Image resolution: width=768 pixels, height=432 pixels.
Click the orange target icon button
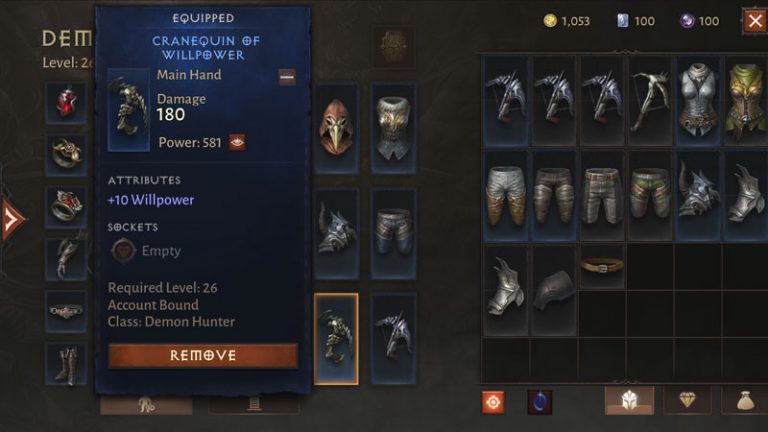pos(493,401)
